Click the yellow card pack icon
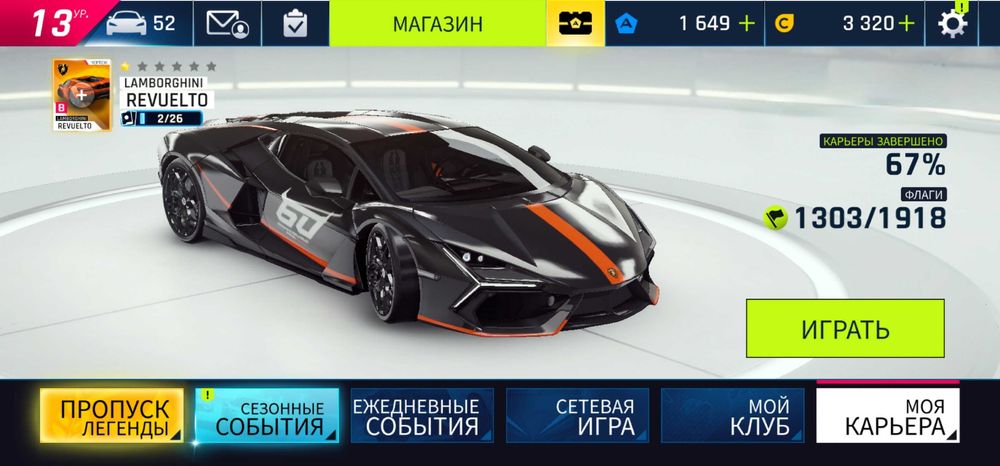The height and width of the screenshot is (466, 1000). (x=574, y=23)
